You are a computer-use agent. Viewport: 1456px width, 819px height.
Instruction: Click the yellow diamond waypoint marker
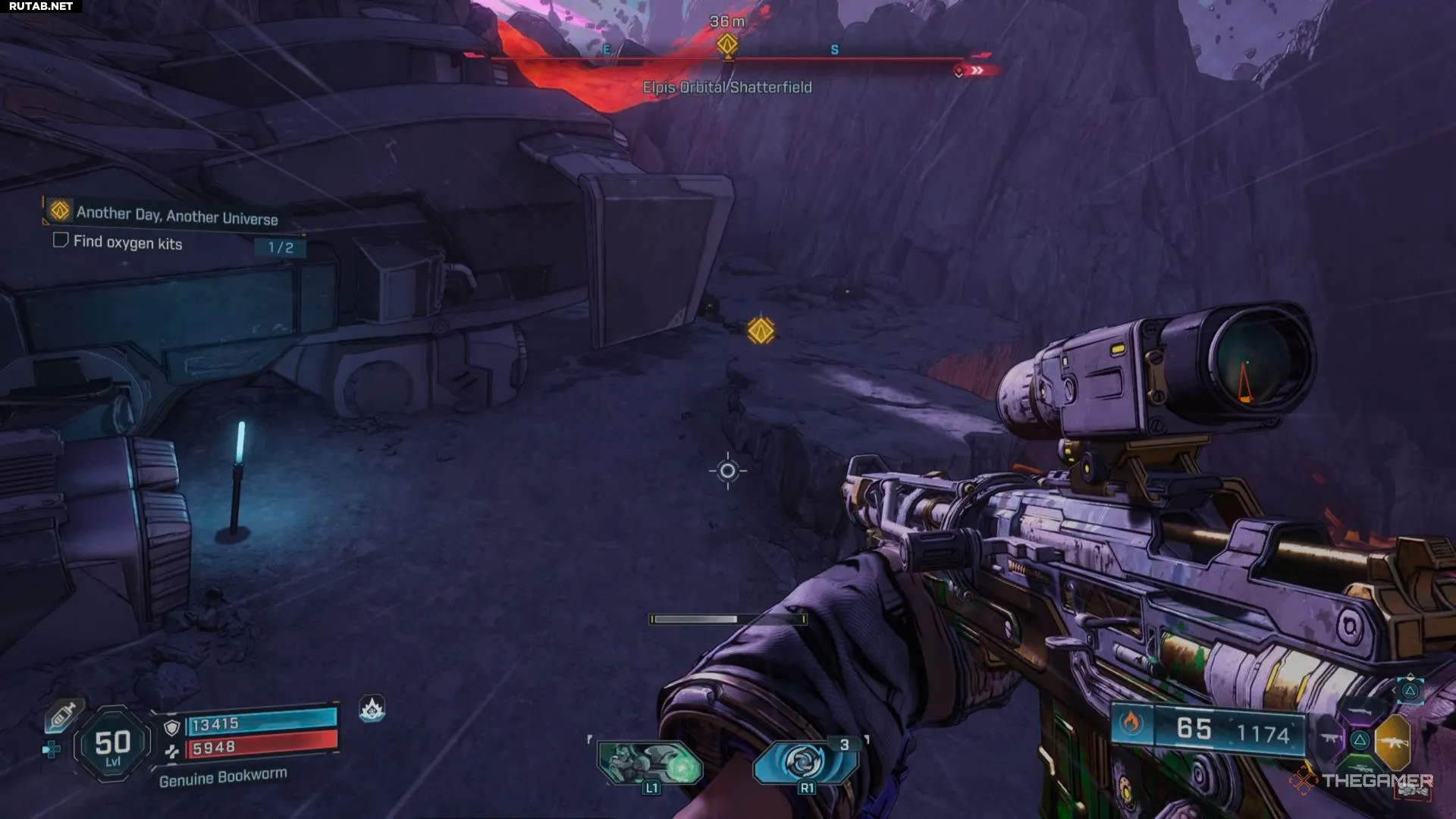[x=761, y=331]
